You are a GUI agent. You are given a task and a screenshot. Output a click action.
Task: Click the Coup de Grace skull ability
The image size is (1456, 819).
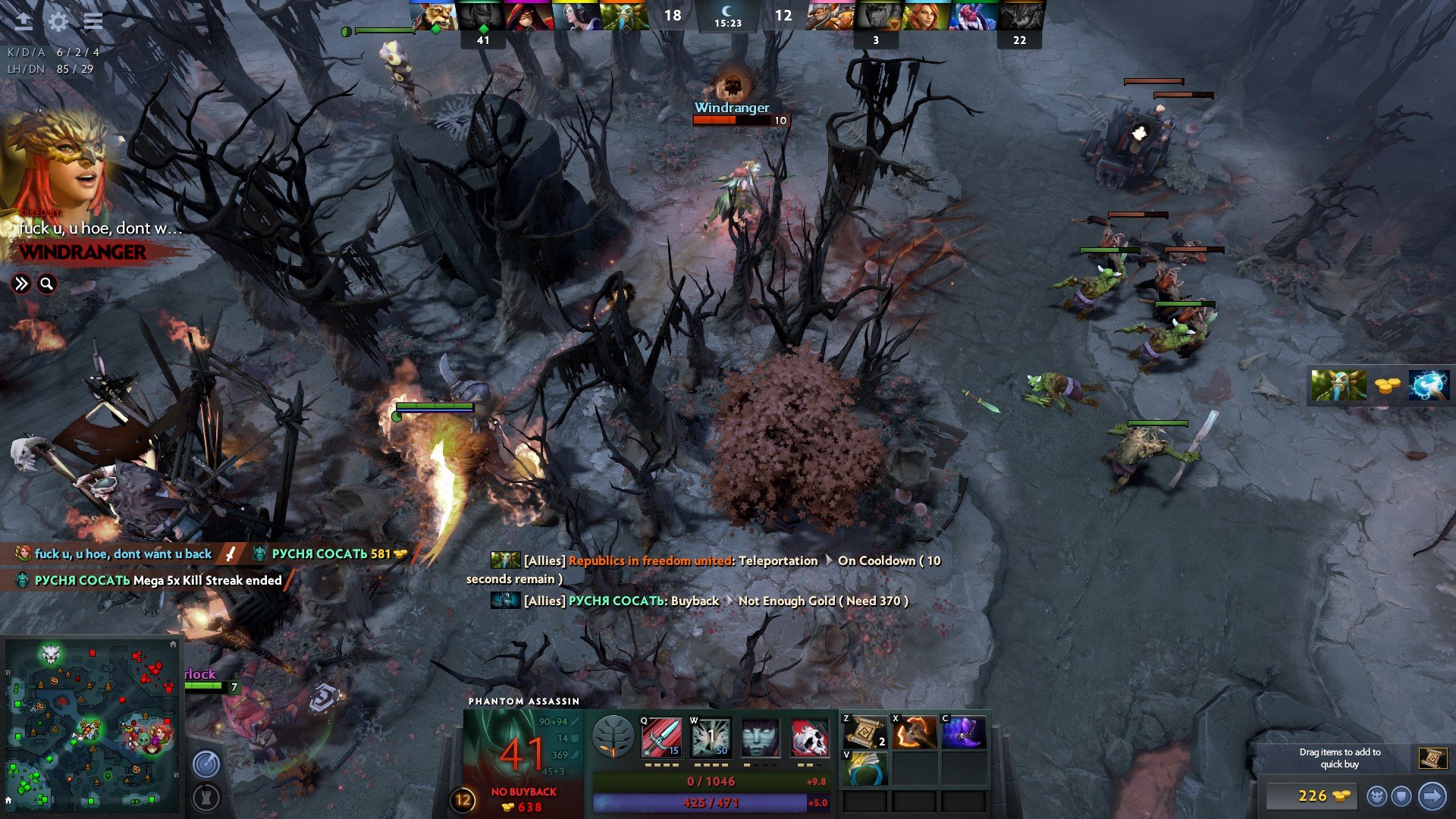pos(809,737)
